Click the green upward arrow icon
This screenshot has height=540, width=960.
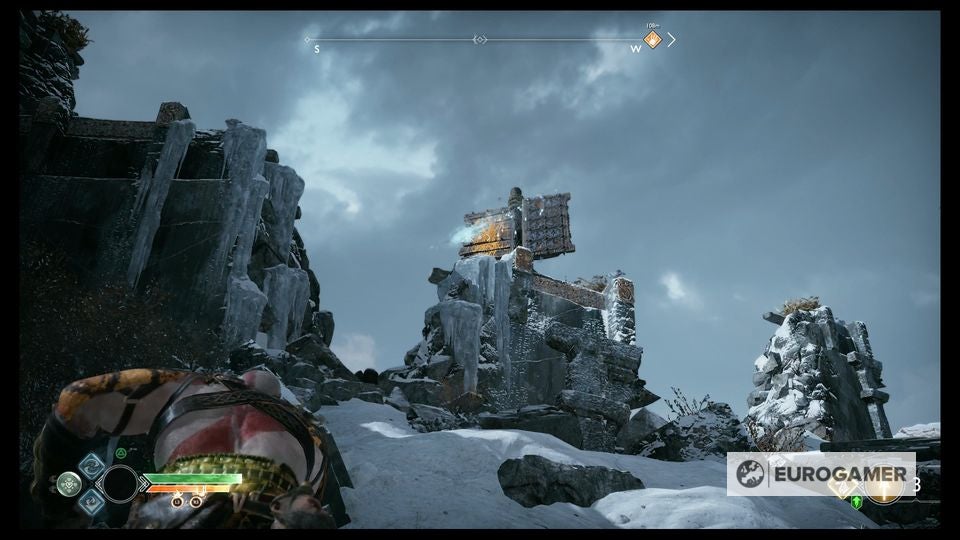(x=857, y=502)
